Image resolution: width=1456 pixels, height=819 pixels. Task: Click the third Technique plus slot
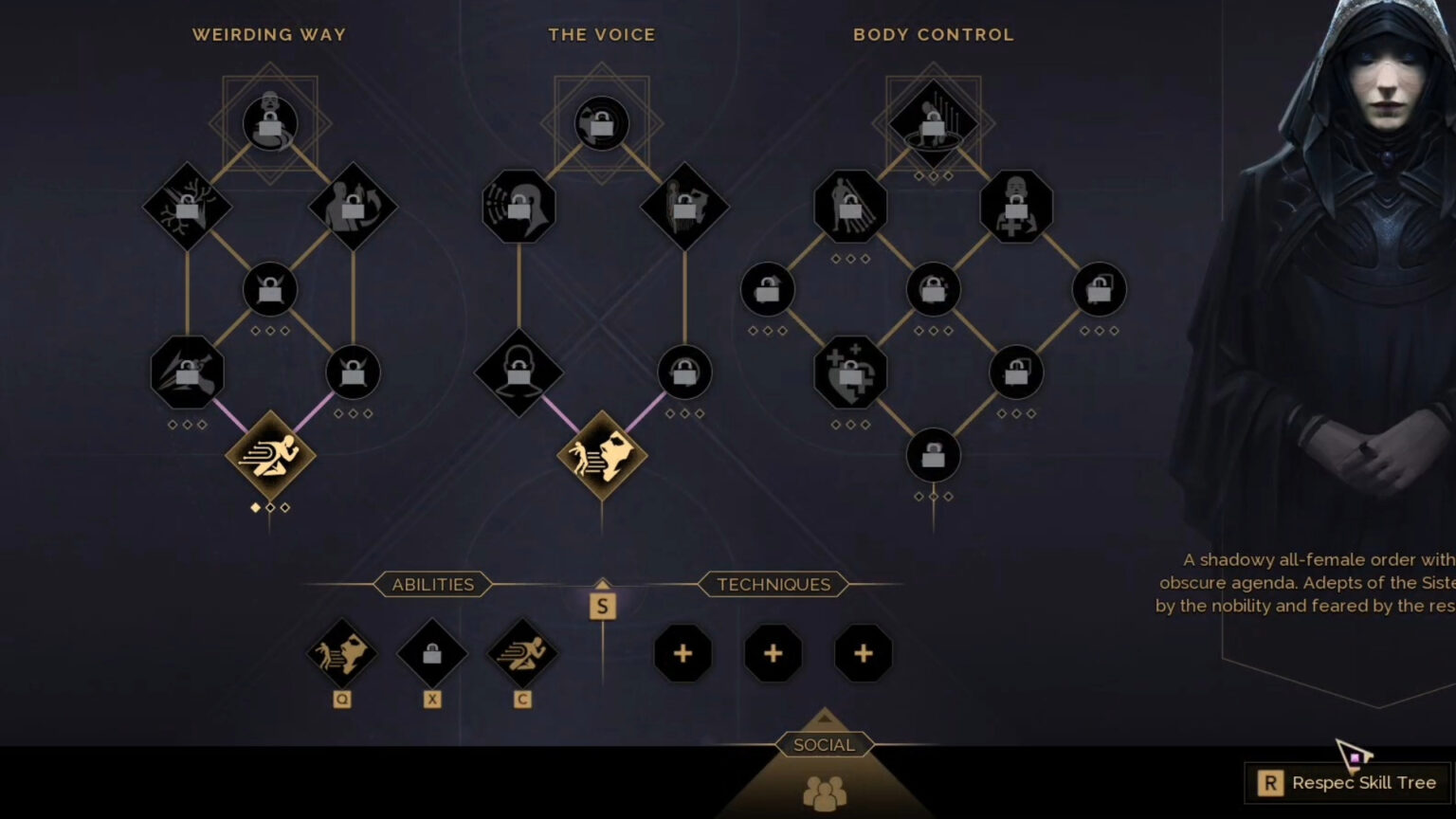(x=862, y=653)
